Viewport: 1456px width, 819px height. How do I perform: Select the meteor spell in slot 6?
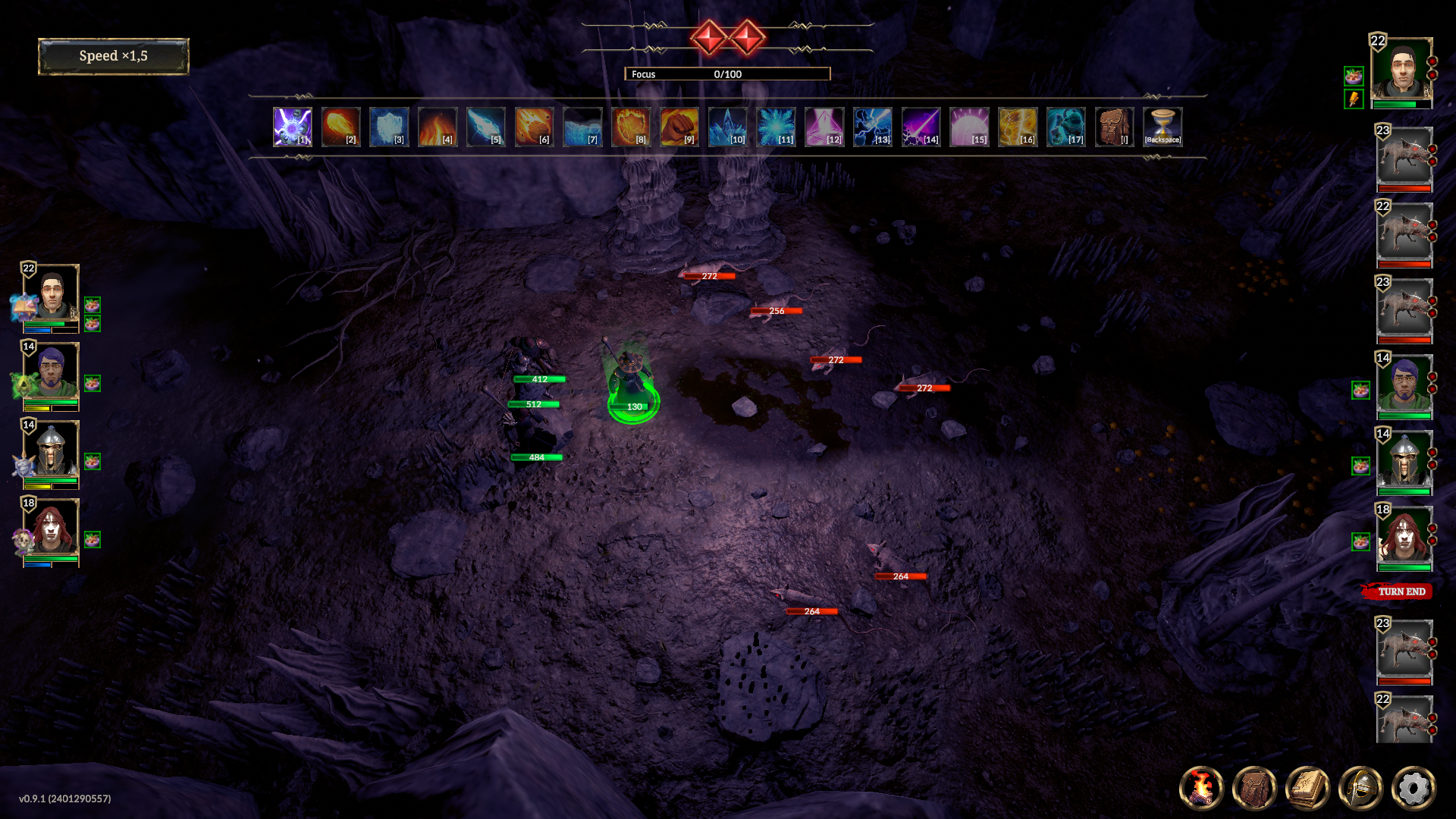(534, 127)
